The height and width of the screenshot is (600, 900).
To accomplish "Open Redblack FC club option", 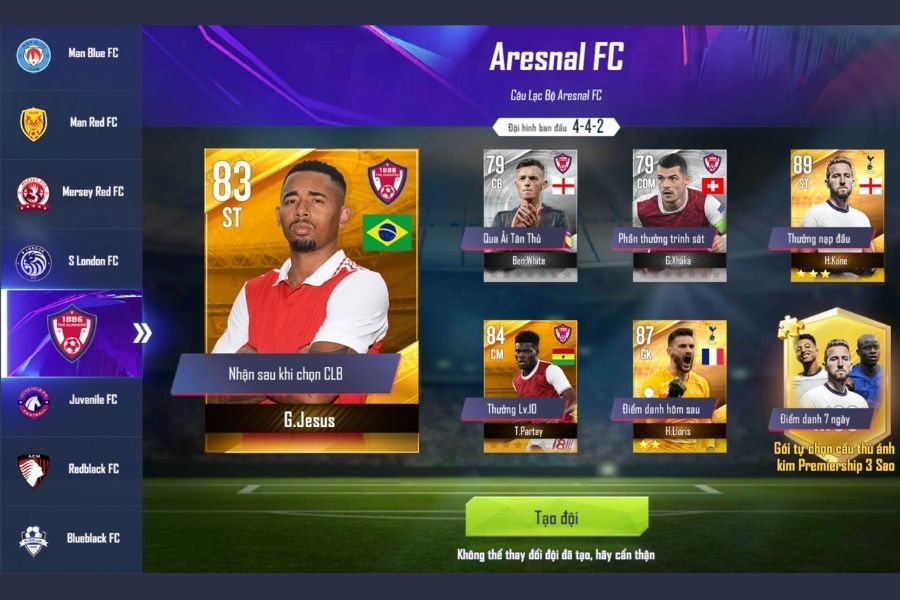I will tap(70, 469).
